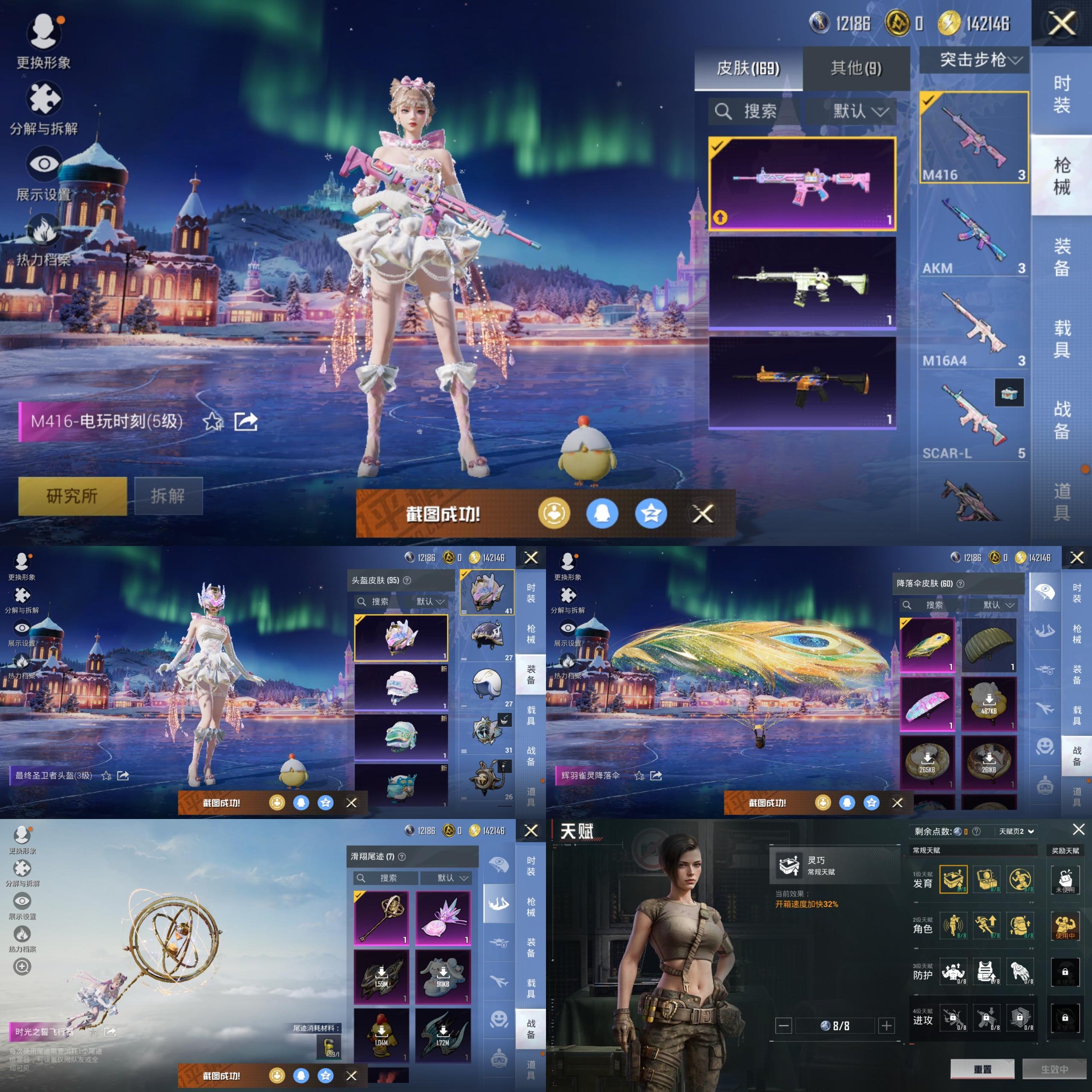Open the 其他(9) tab

point(856,68)
